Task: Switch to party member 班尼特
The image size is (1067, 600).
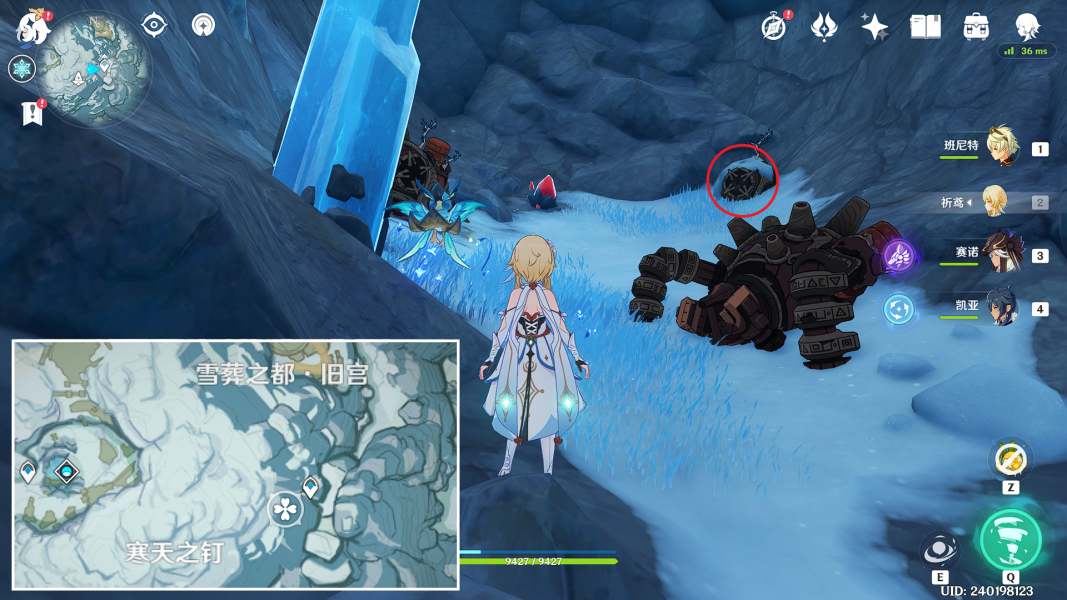Action: click(x=1001, y=148)
